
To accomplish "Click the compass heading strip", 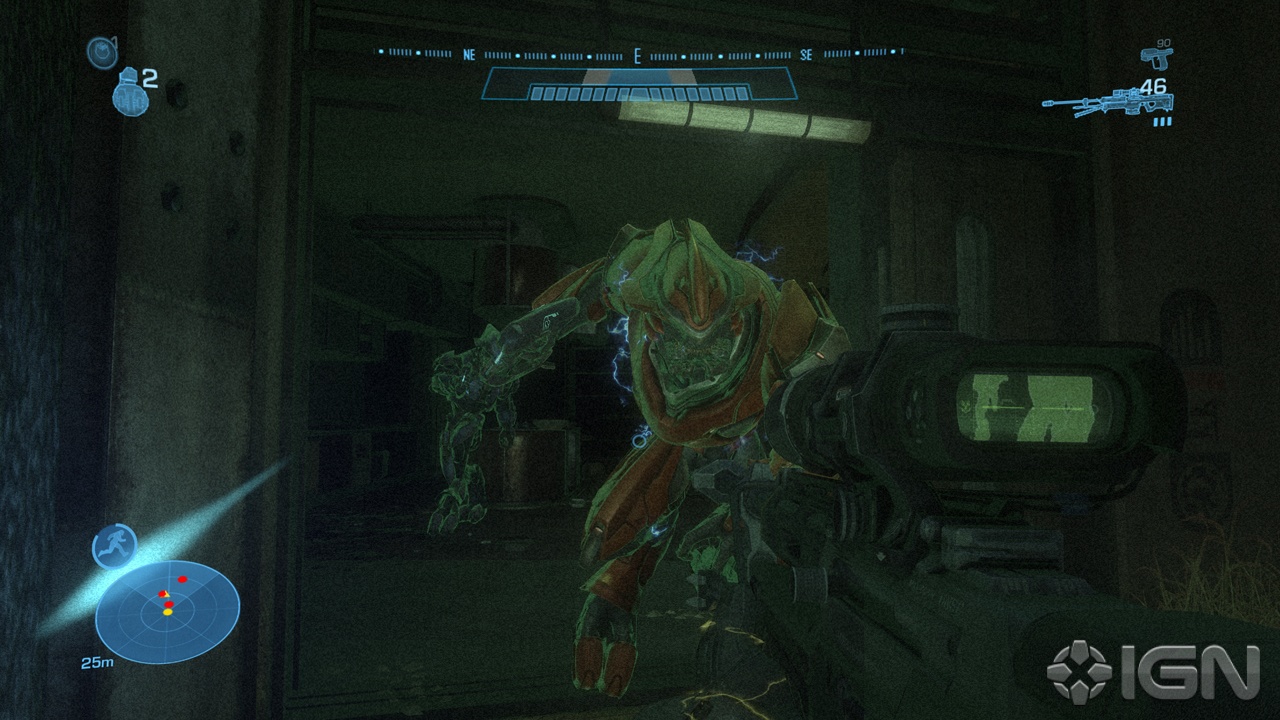I will pyautogui.click(x=639, y=54).
